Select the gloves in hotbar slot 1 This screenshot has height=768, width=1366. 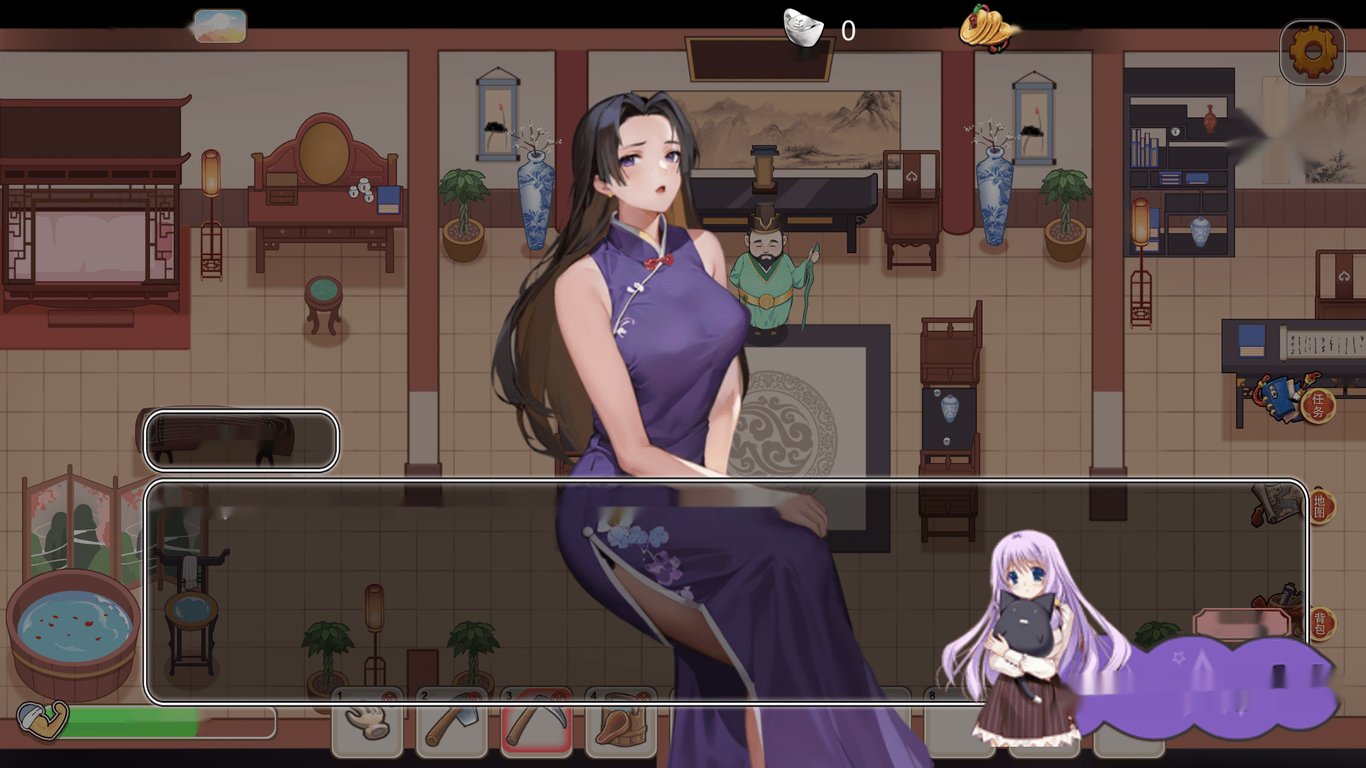point(367,722)
